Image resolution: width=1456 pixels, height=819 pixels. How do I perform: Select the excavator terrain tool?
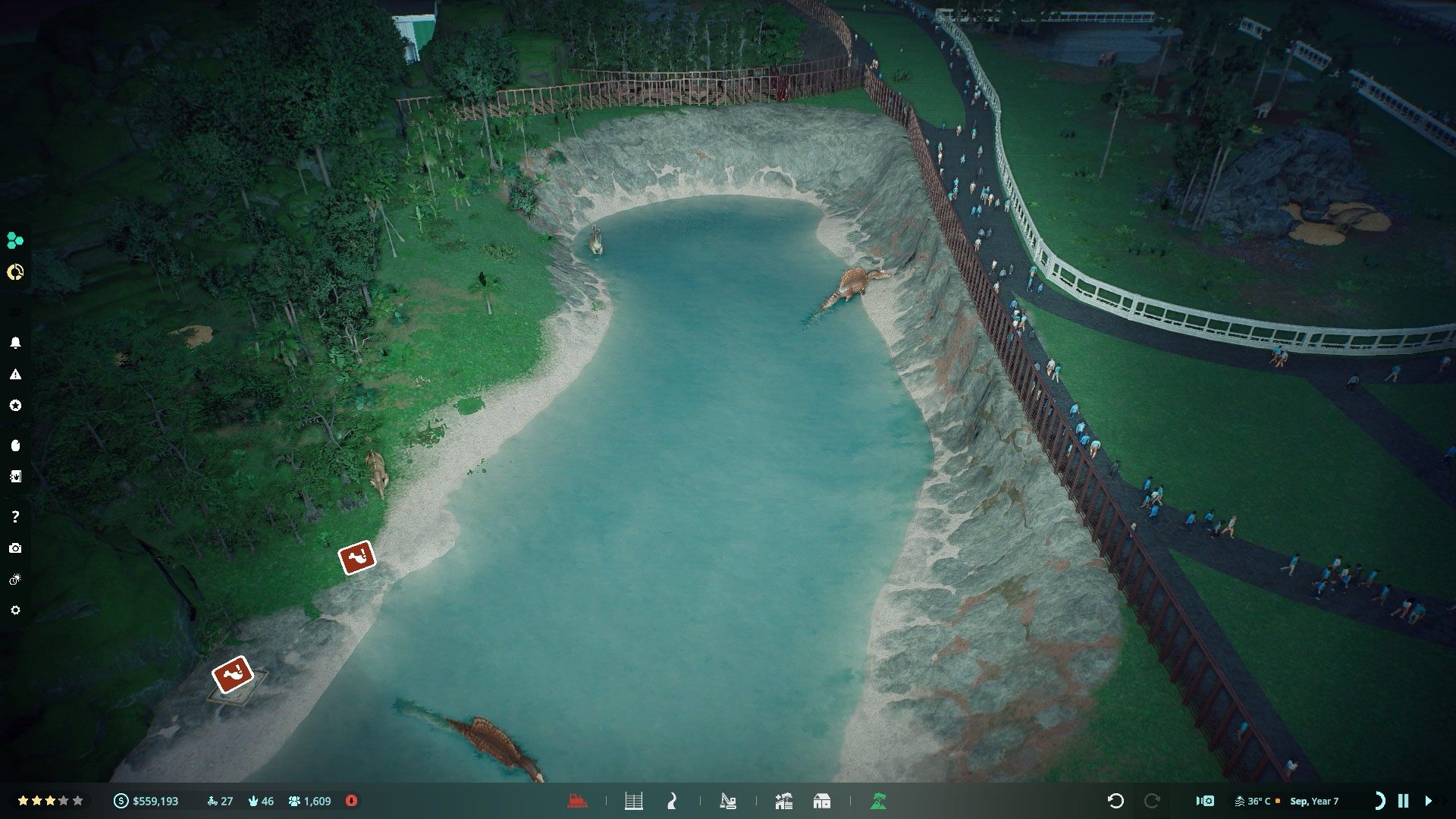[728, 801]
